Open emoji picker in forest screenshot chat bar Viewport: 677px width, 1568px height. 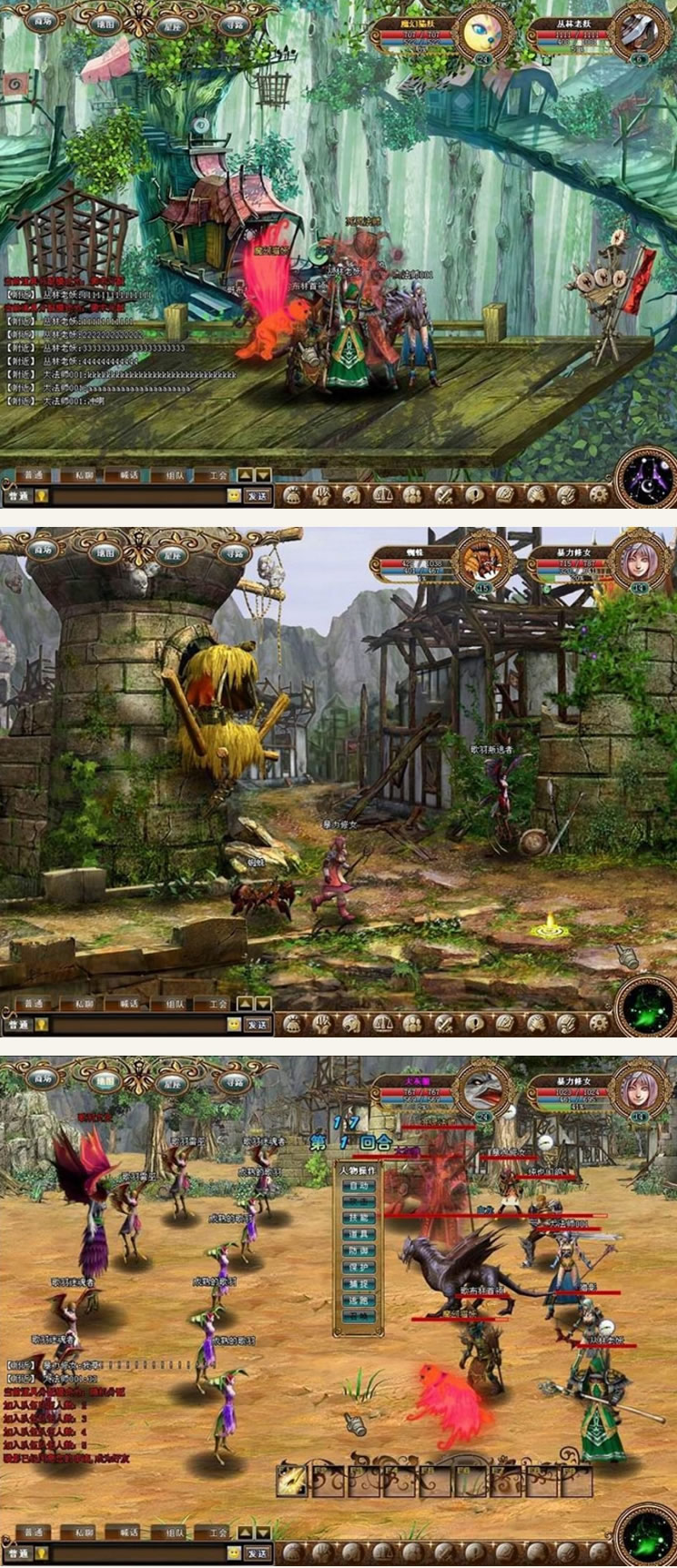pyautogui.click(x=234, y=496)
